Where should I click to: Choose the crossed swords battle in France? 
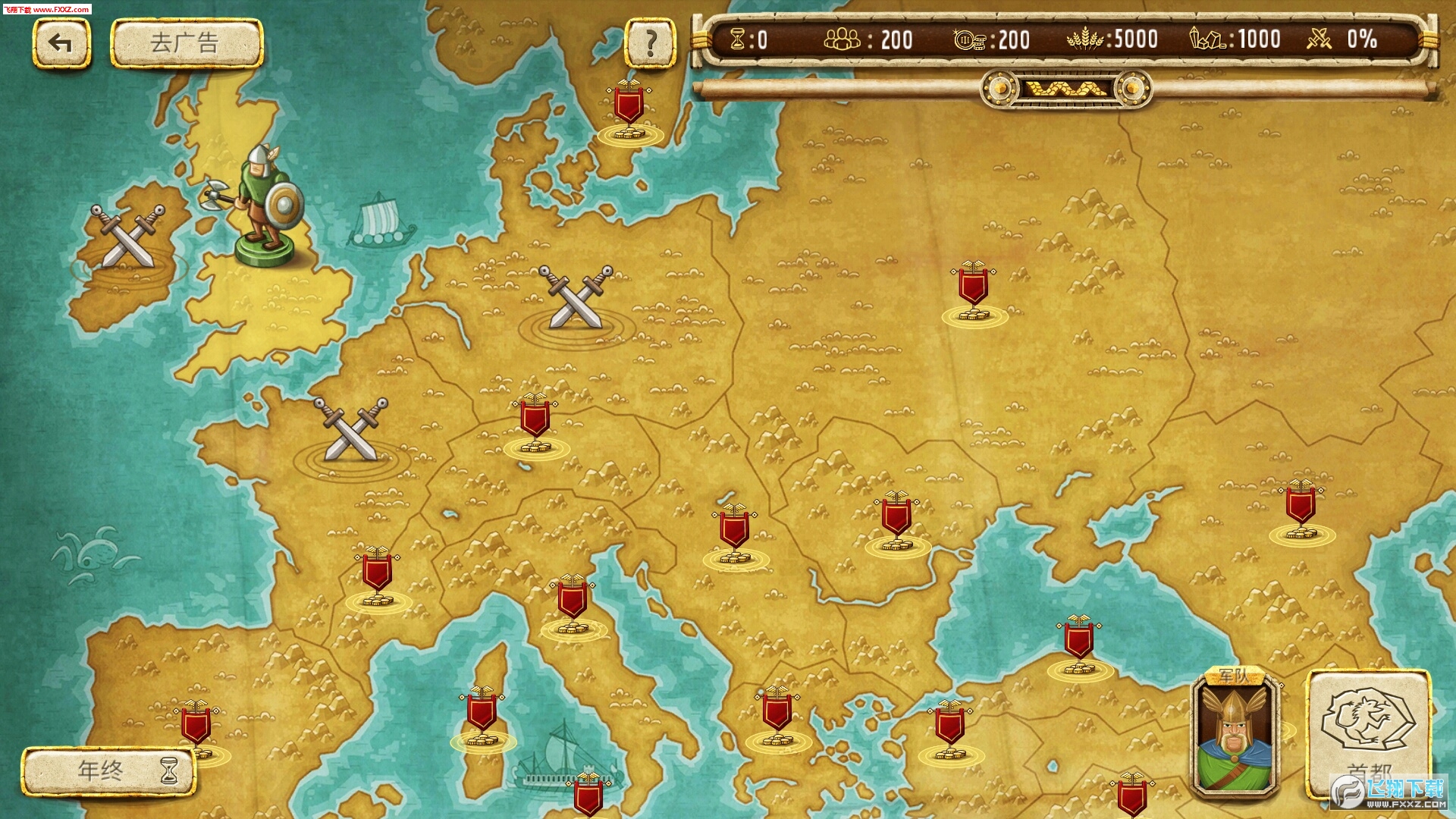[x=350, y=430]
